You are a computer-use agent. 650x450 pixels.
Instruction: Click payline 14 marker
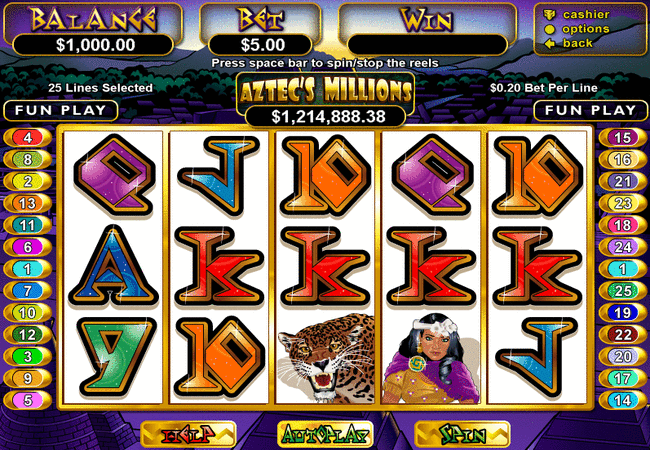622,400
